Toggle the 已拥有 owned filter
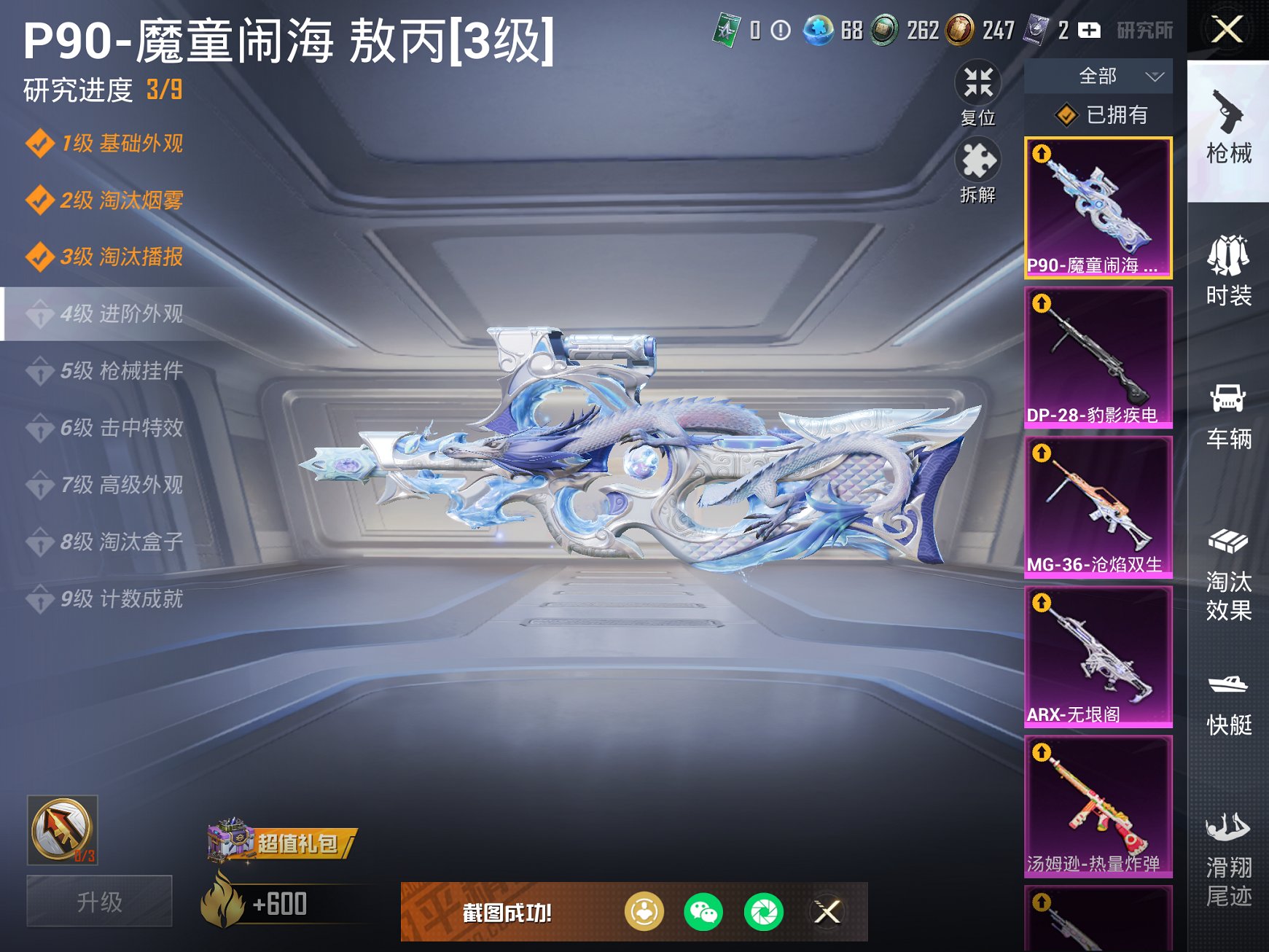This screenshot has width=1269, height=952. [1097, 115]
